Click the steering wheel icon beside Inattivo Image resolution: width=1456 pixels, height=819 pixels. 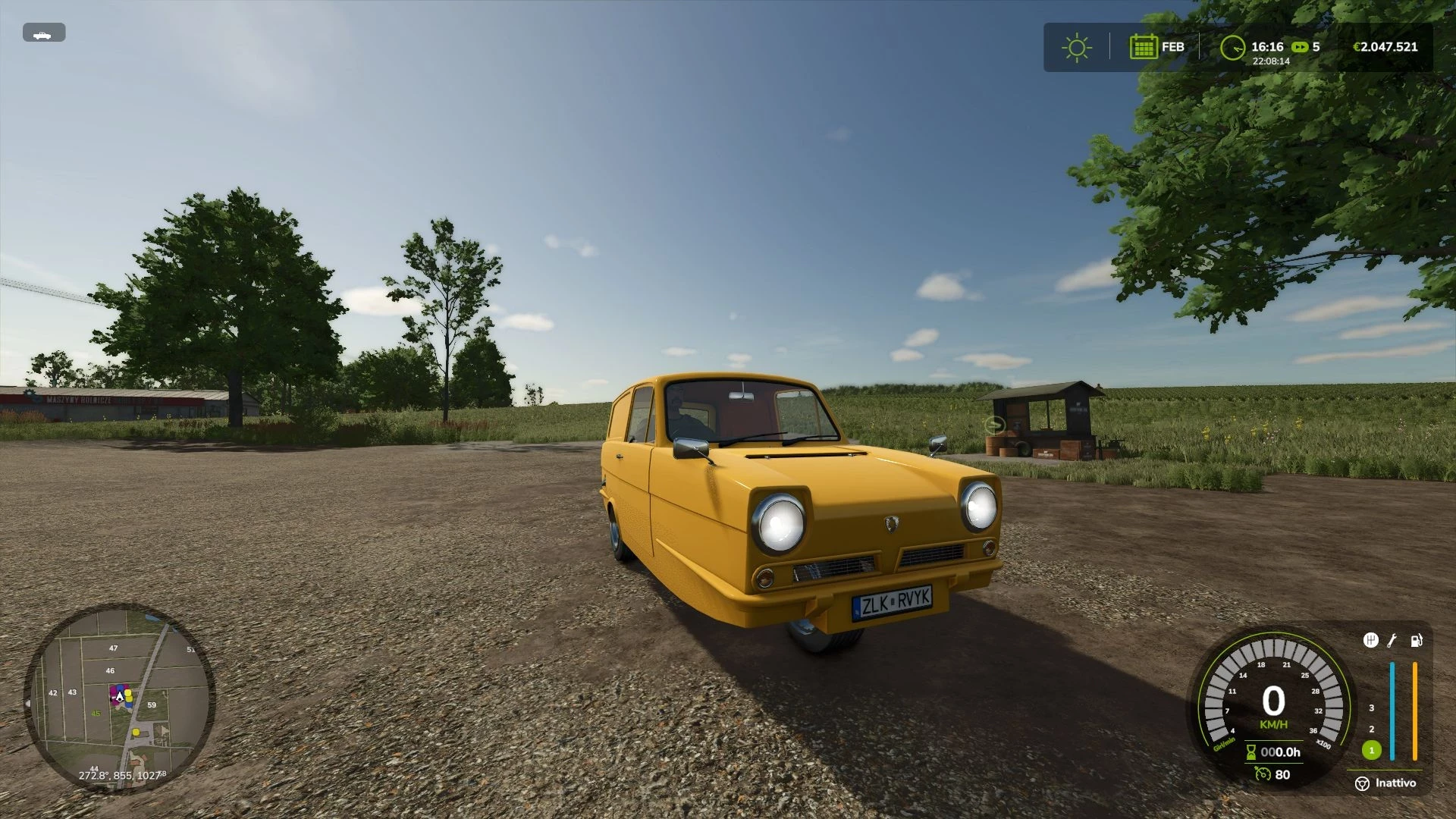coord(1363,784)
